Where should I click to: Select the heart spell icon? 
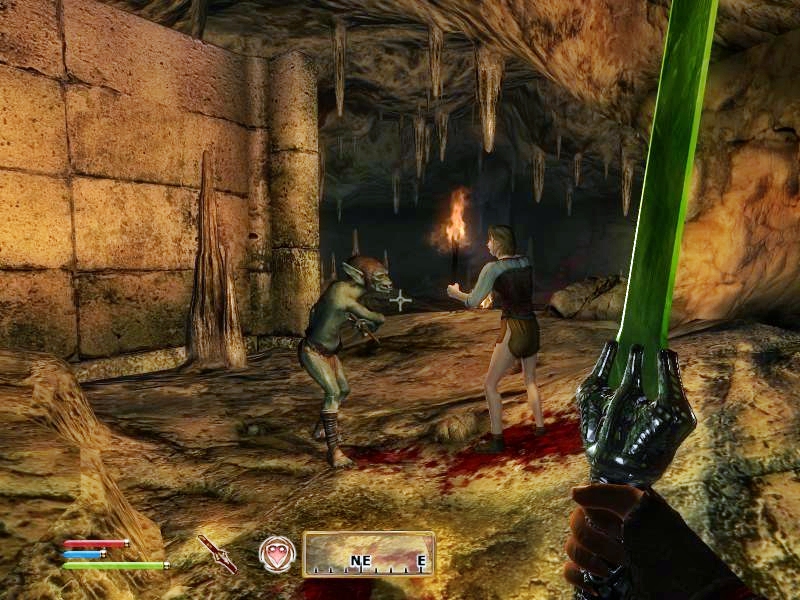coord(277,553)
